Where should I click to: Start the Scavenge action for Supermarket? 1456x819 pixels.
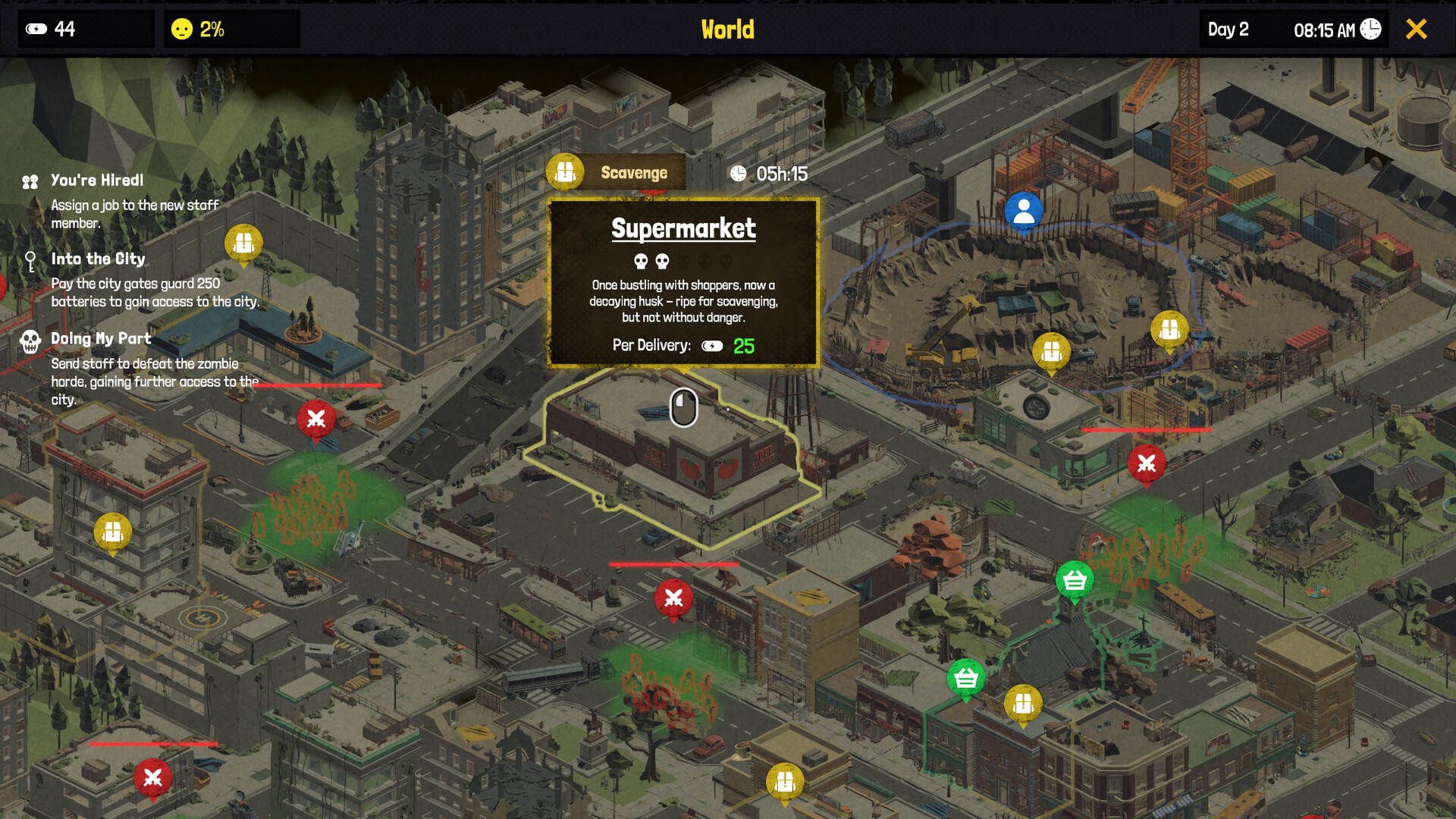tap(617, 173)
